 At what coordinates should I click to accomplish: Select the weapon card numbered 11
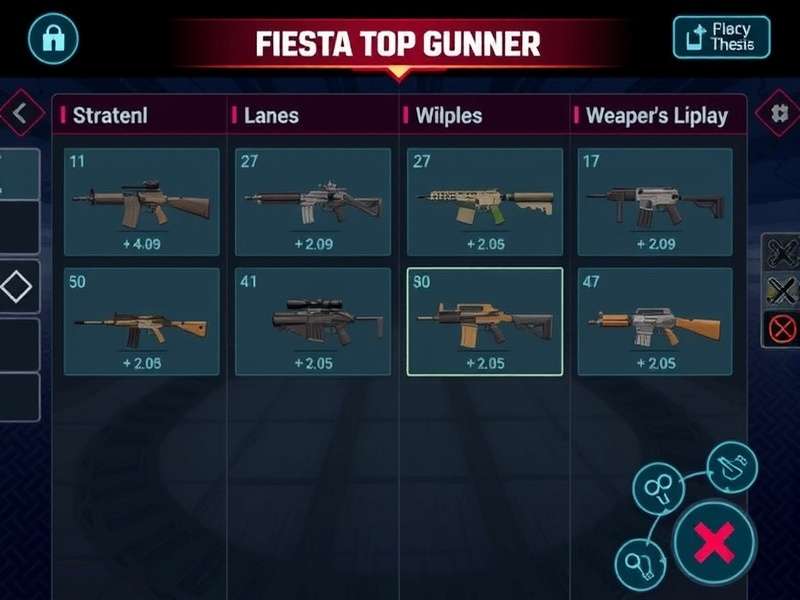(141, 201)
